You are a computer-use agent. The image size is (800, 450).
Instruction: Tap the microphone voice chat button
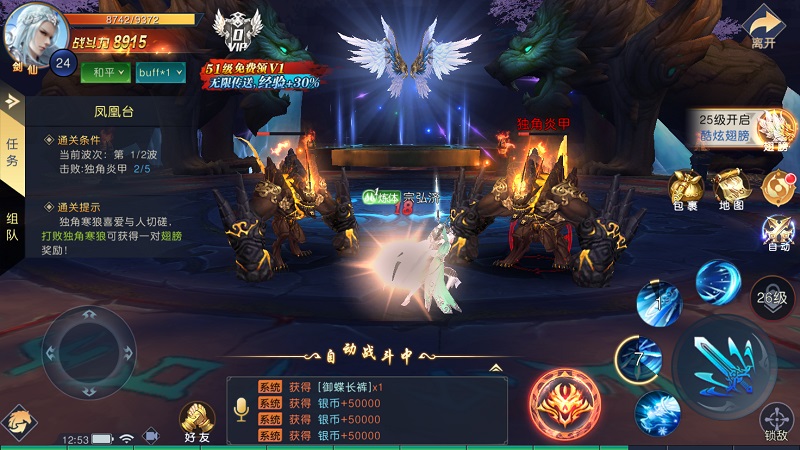coord(241,409)
